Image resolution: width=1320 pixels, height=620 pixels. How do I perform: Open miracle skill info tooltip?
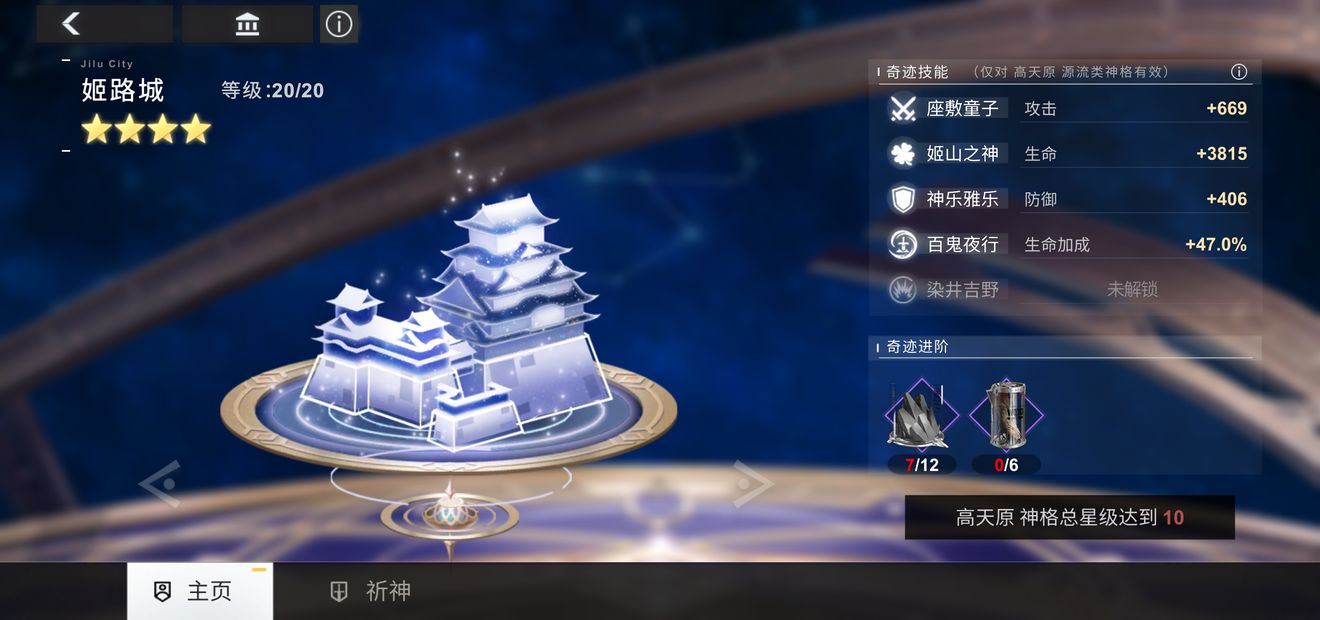tap(1239, 72)
